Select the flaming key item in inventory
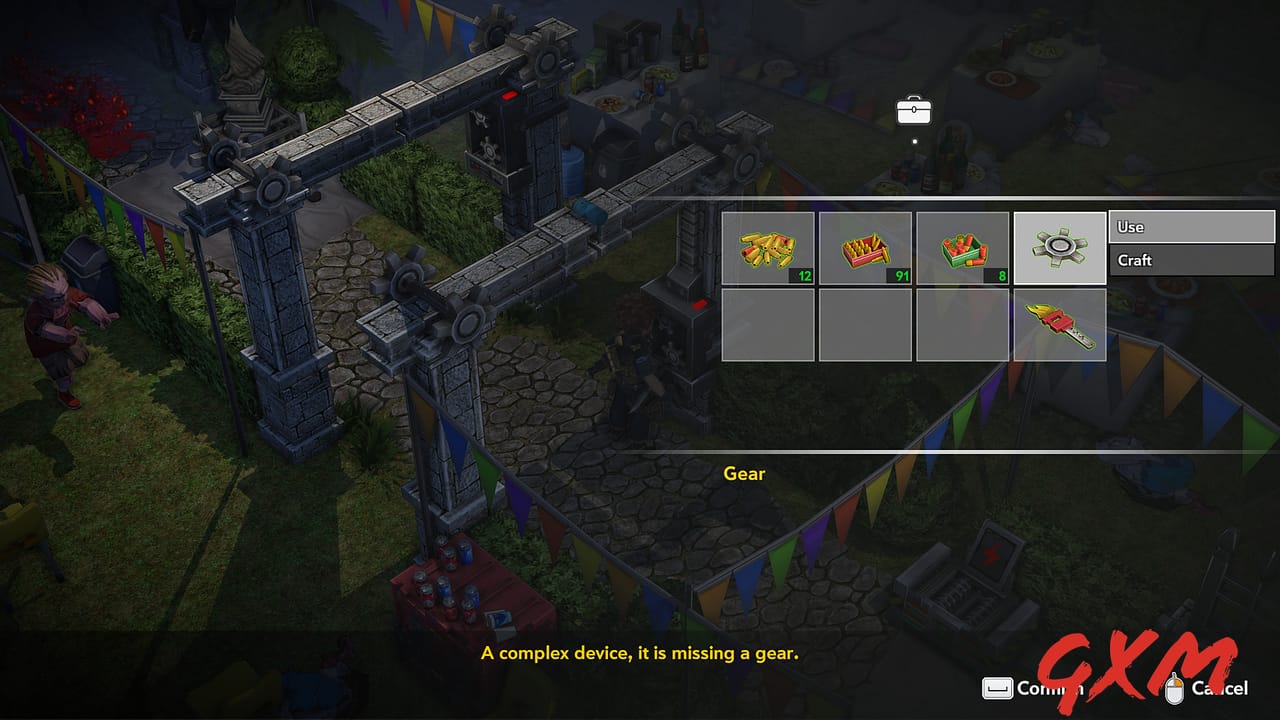The image size is (1280, 720). [1059, 324]
